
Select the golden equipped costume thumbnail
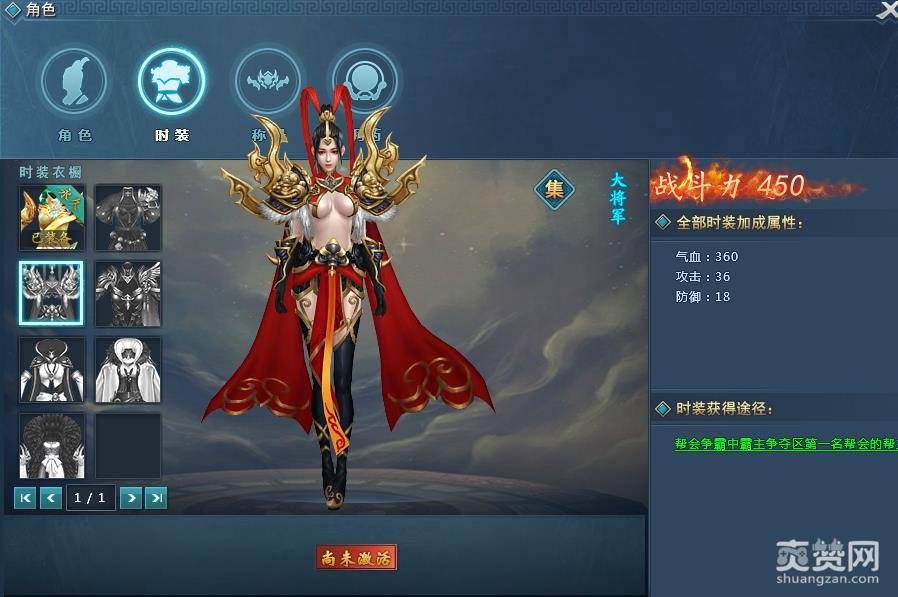tap(51, 217)
